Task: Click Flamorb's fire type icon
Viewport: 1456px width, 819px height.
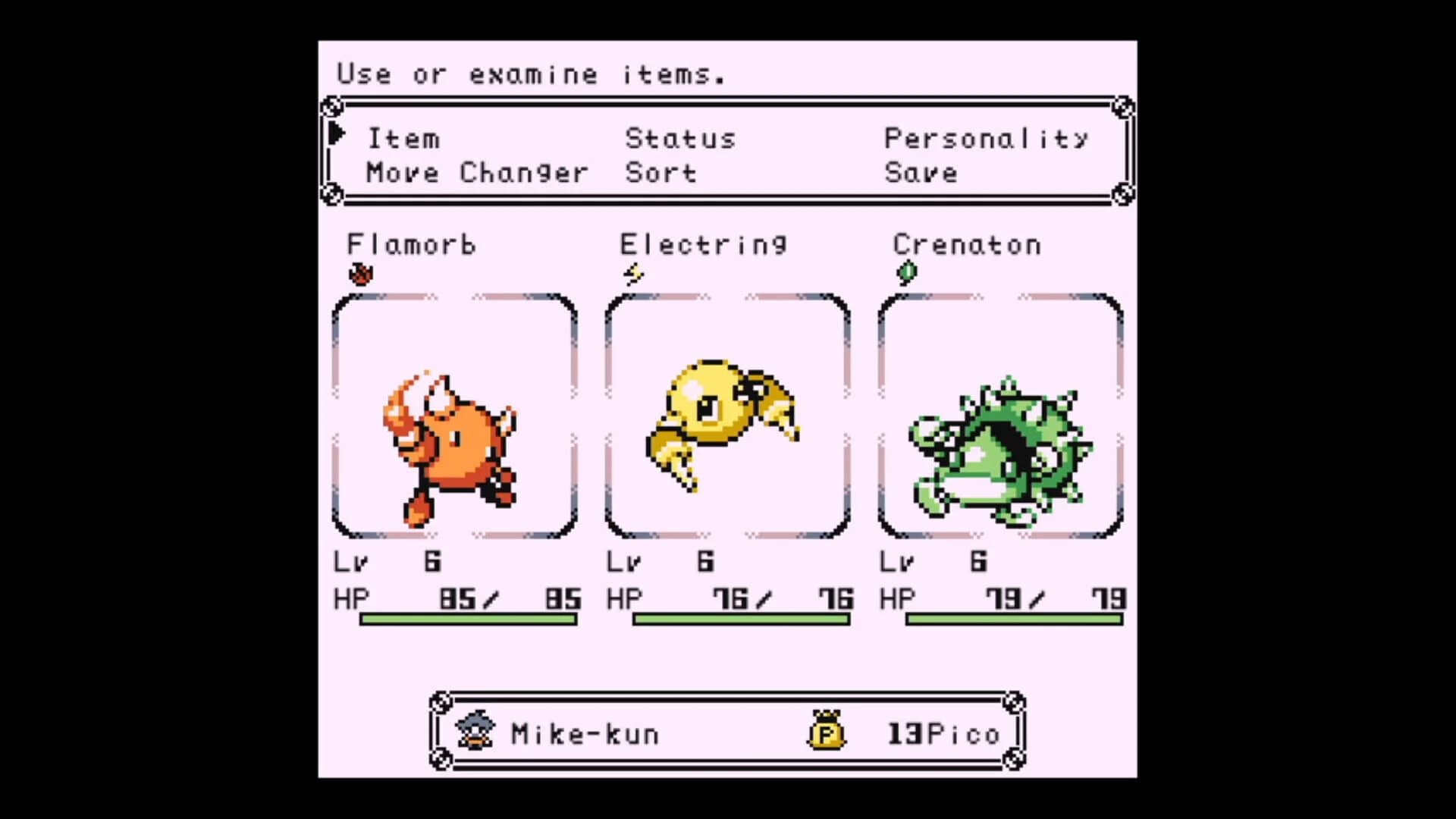Action: [x=362, y=275]
